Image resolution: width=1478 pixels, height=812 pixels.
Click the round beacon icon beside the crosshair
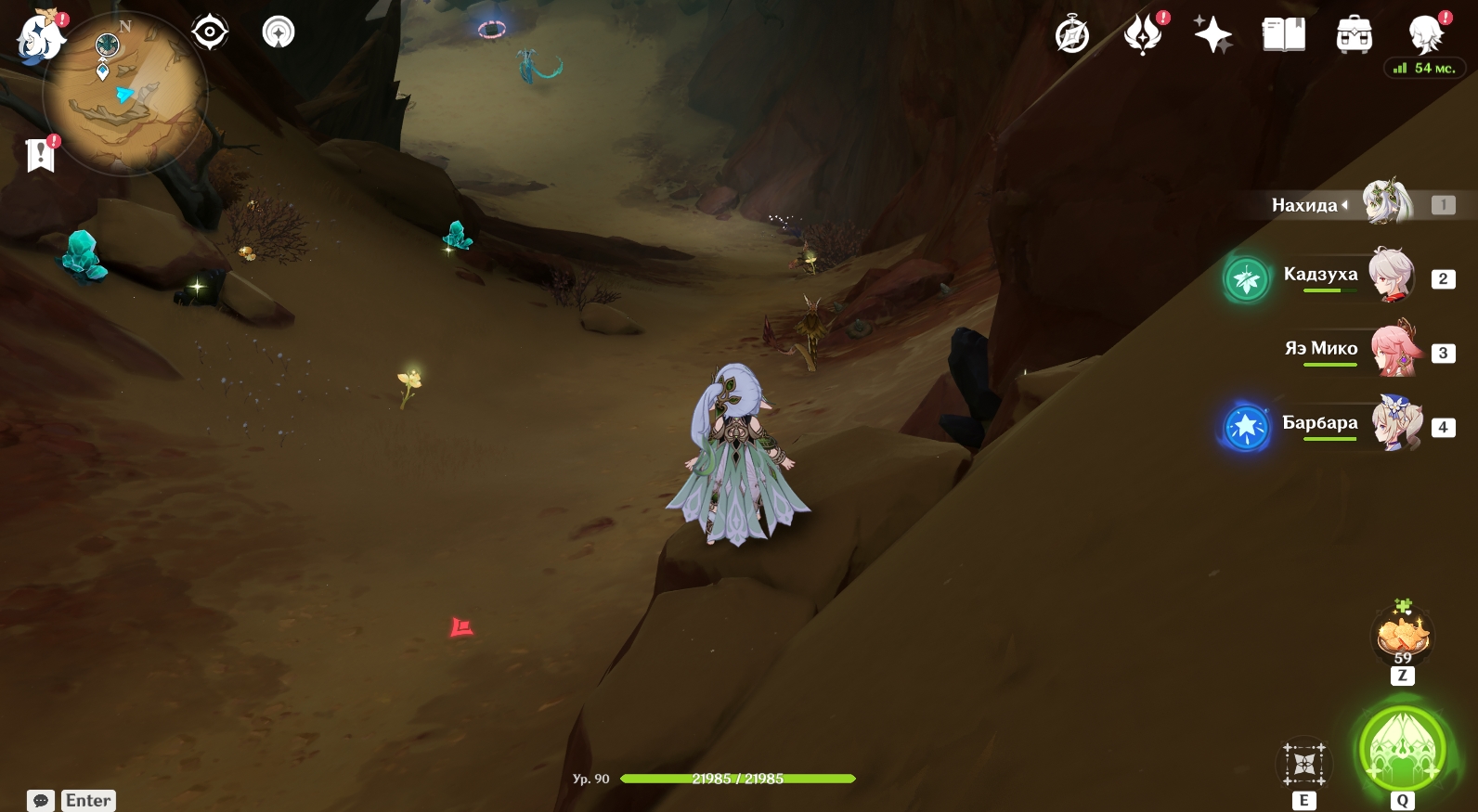click(279, 33)
